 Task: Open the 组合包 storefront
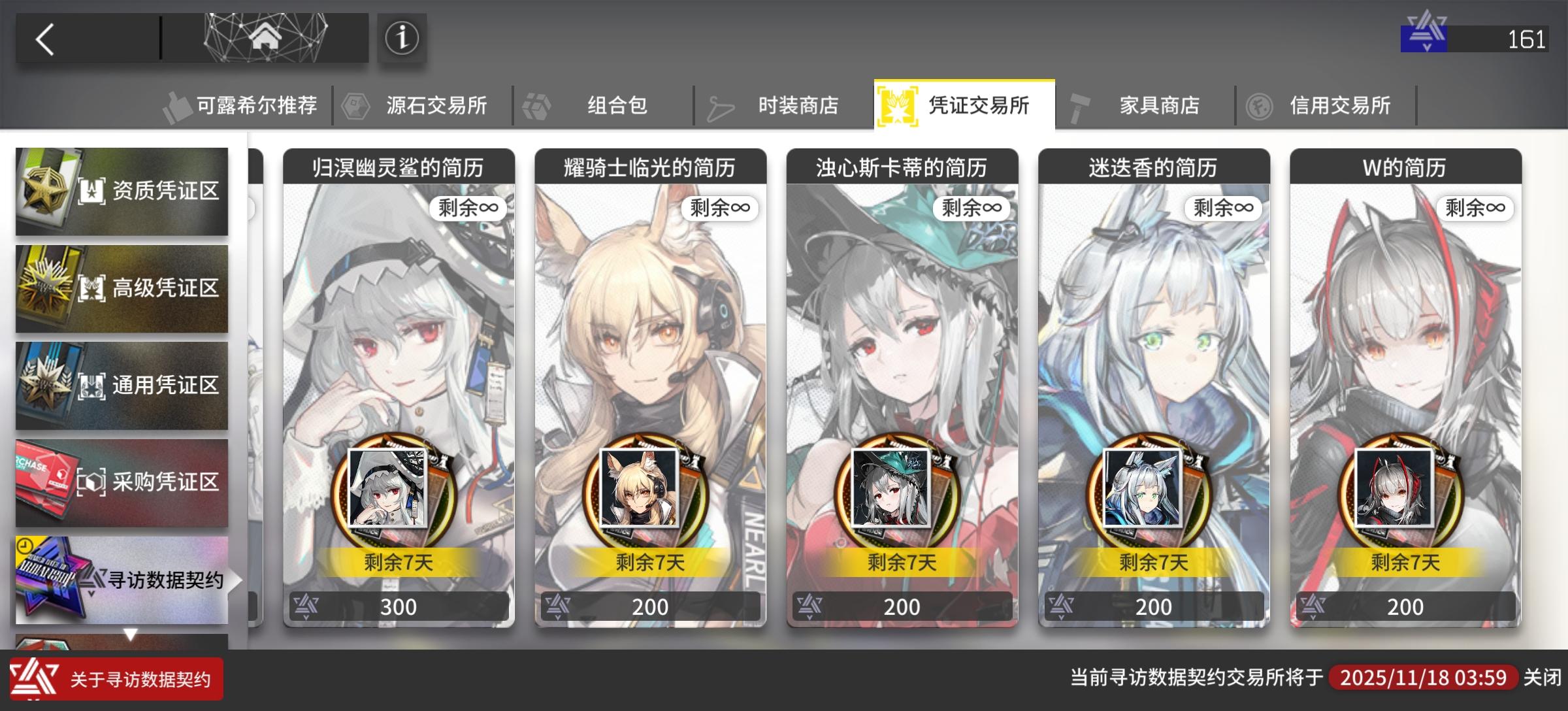(617, 105)
